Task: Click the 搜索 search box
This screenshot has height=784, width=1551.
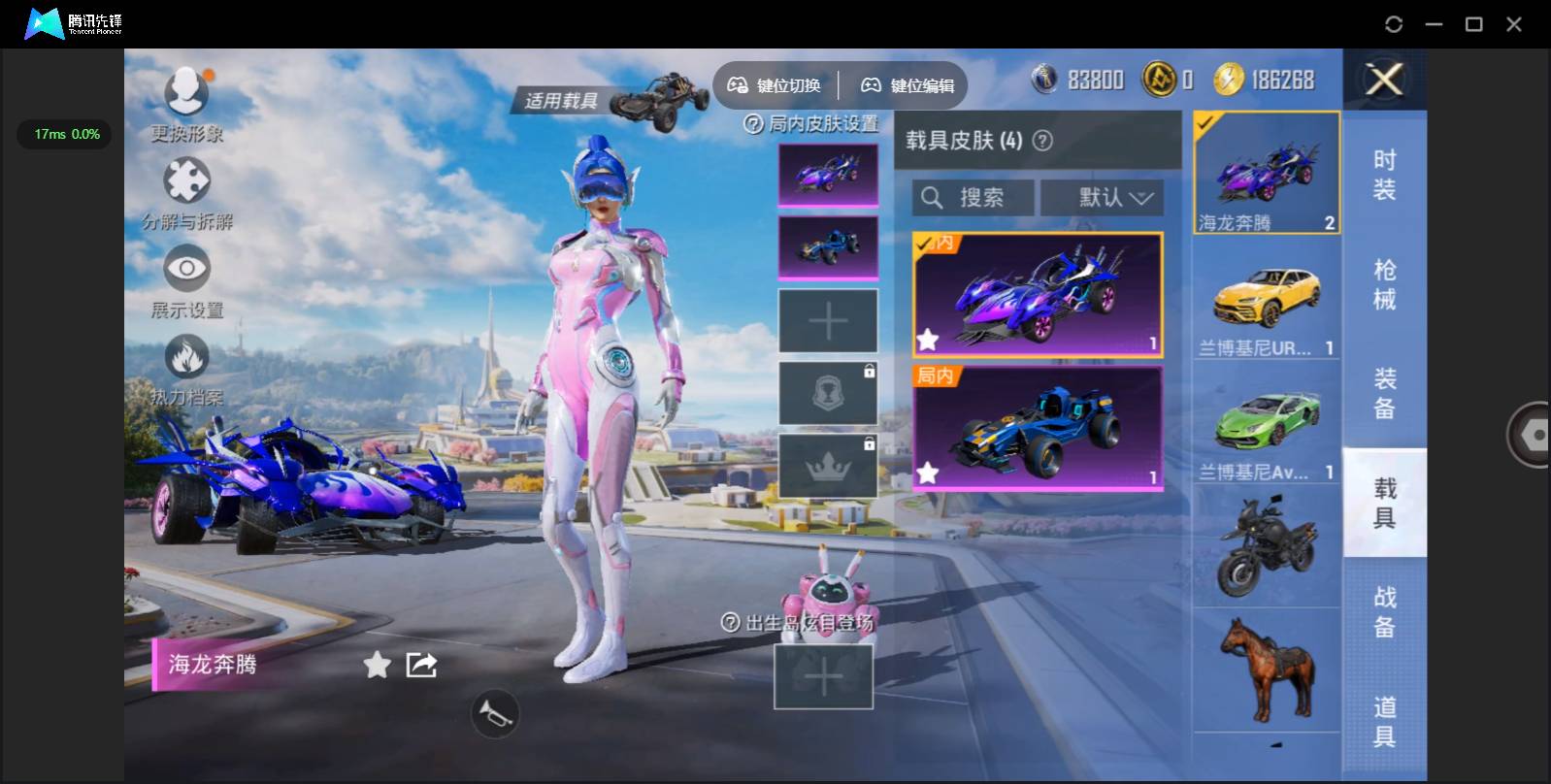Action: [973, 198]
